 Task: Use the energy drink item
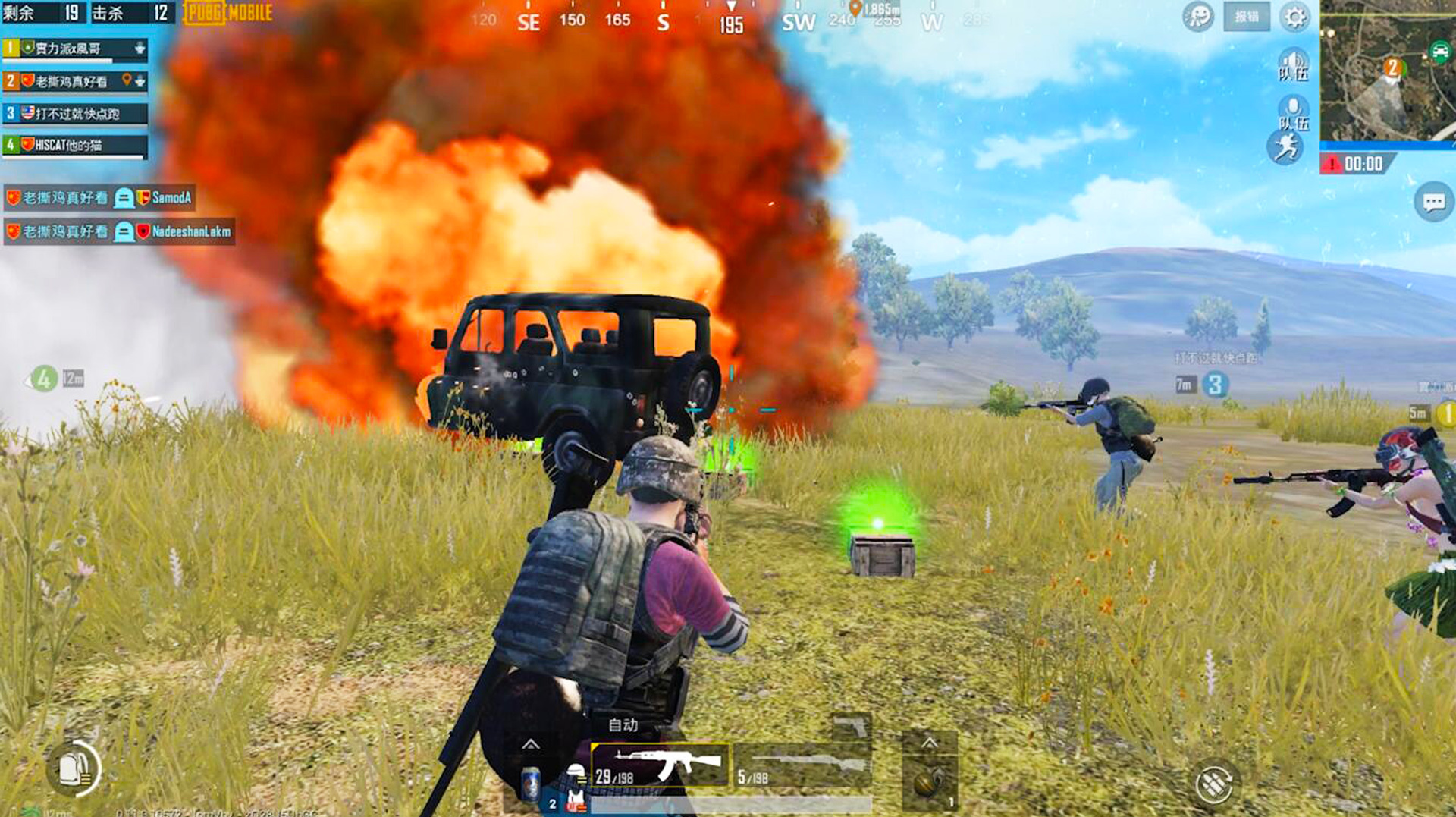point(531,782)
